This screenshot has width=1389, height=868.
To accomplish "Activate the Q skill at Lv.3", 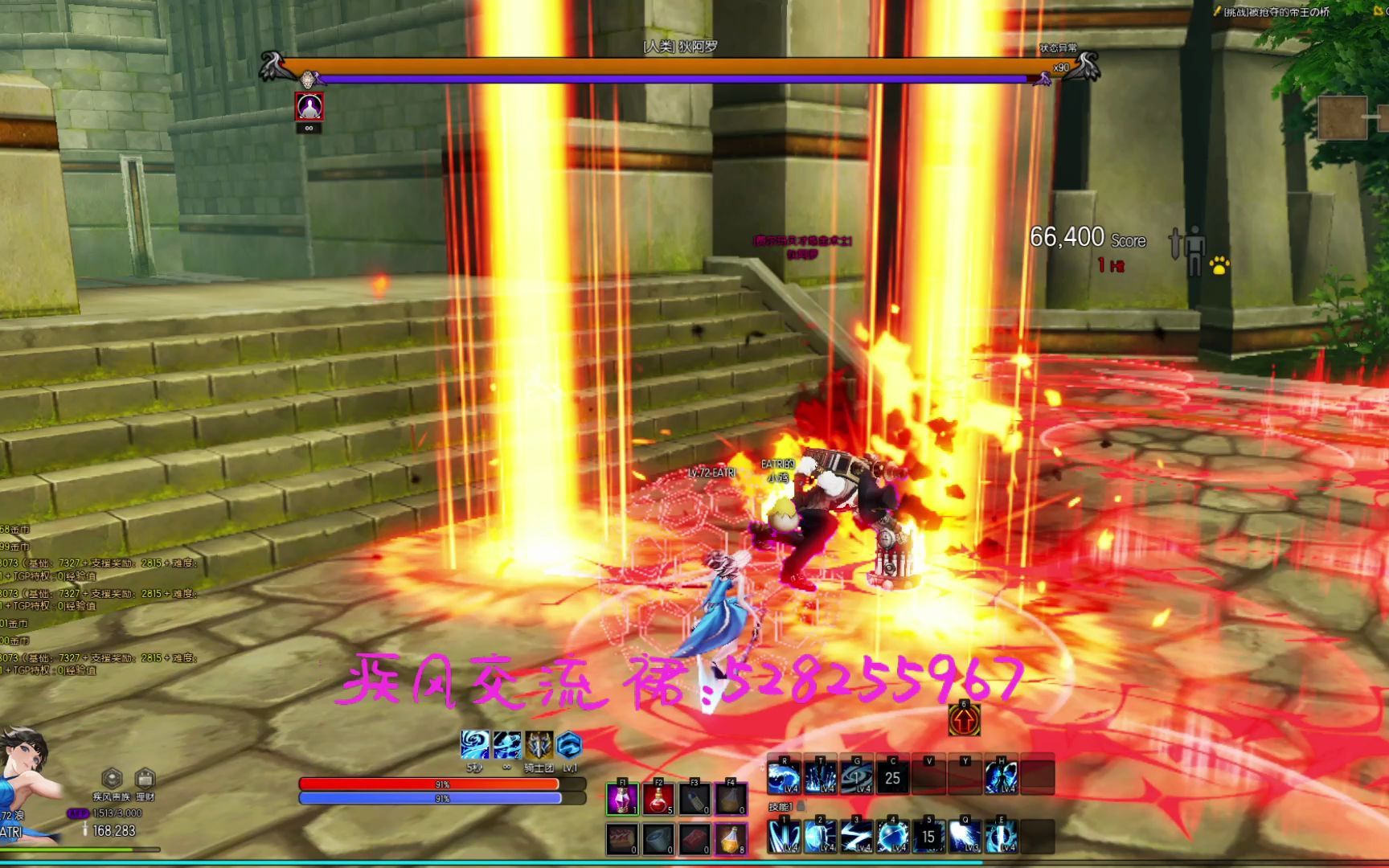I will tap(964, 836).
